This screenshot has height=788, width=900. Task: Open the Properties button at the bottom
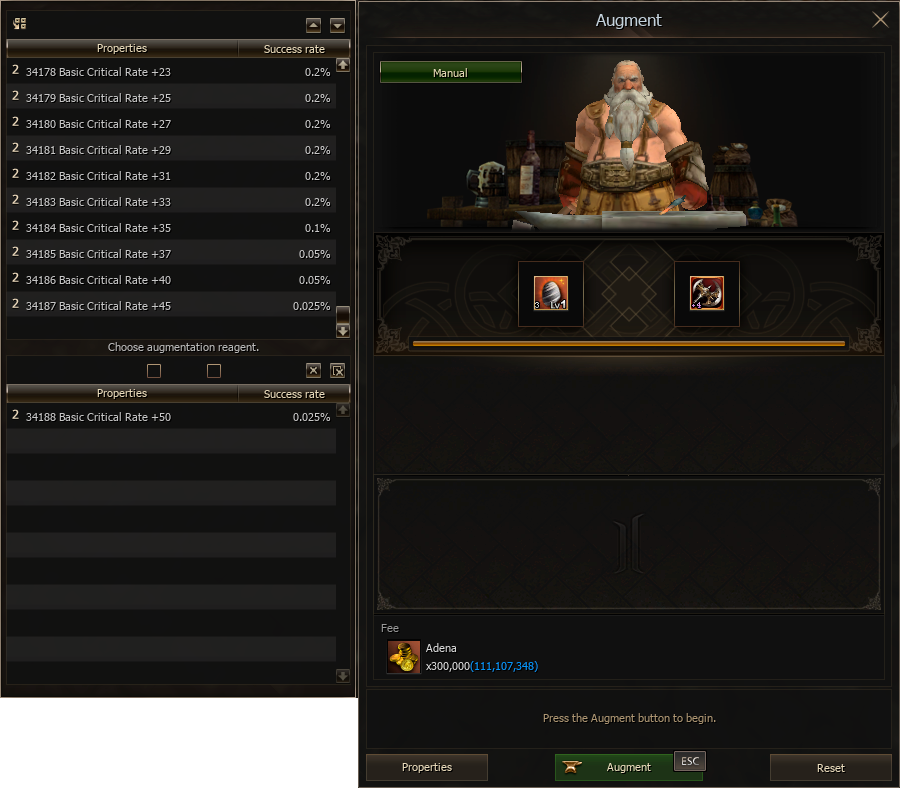(427, 767)
